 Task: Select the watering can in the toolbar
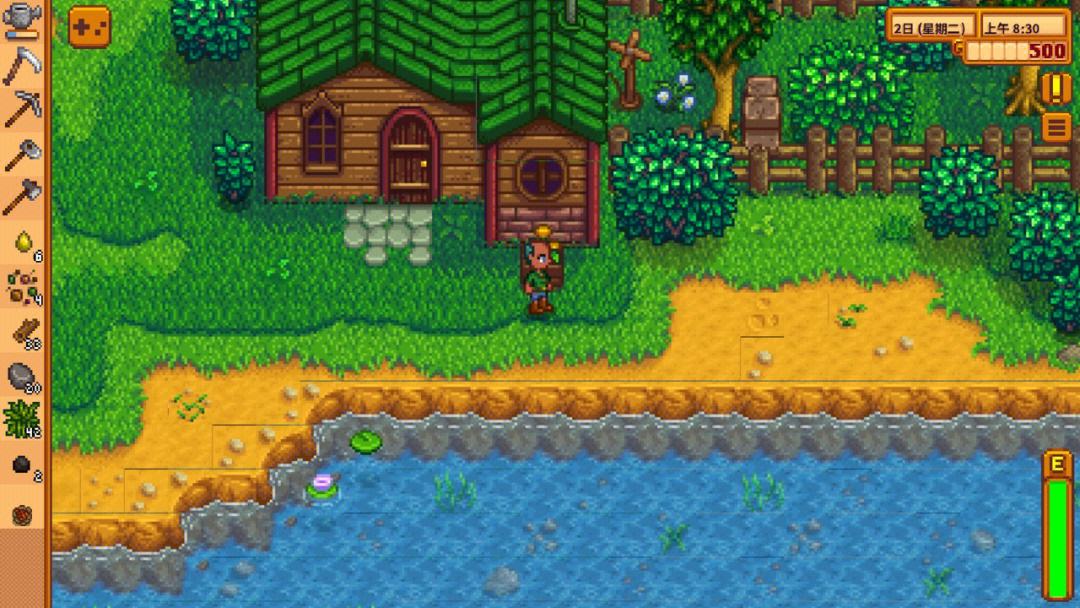click(22, 20)
